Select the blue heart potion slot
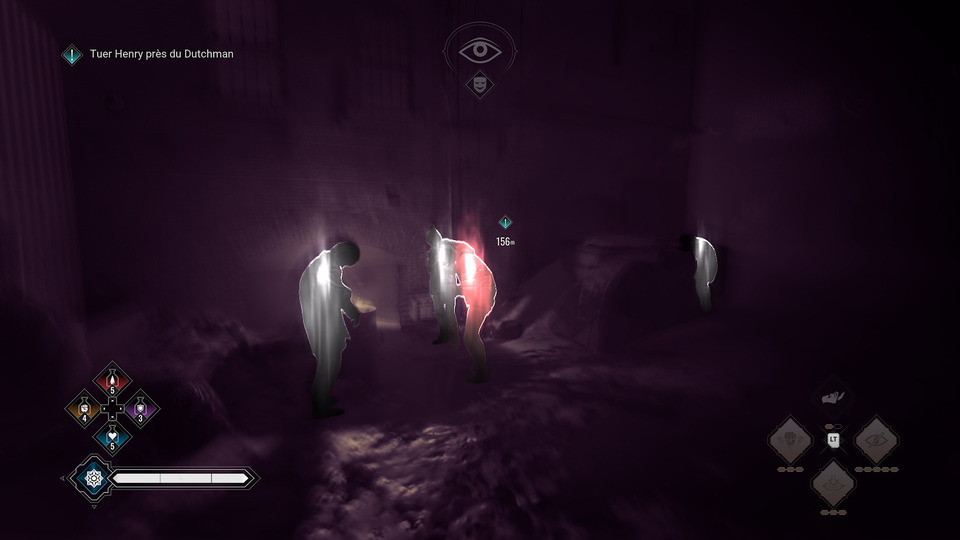Image resolution: width=960 pixels, height=540 pixels. click(x=112, y=437)
